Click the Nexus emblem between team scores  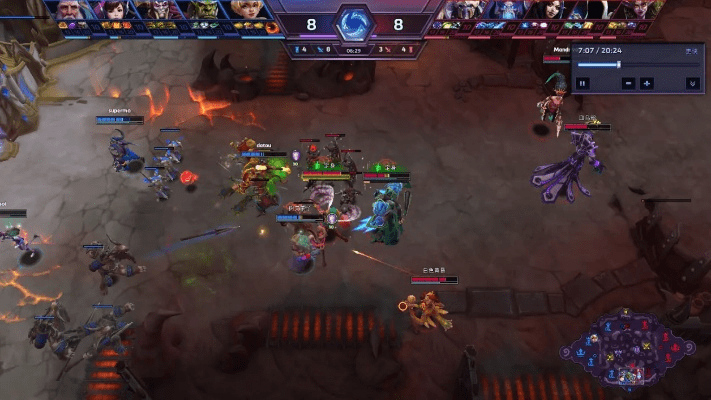point(353,22)
